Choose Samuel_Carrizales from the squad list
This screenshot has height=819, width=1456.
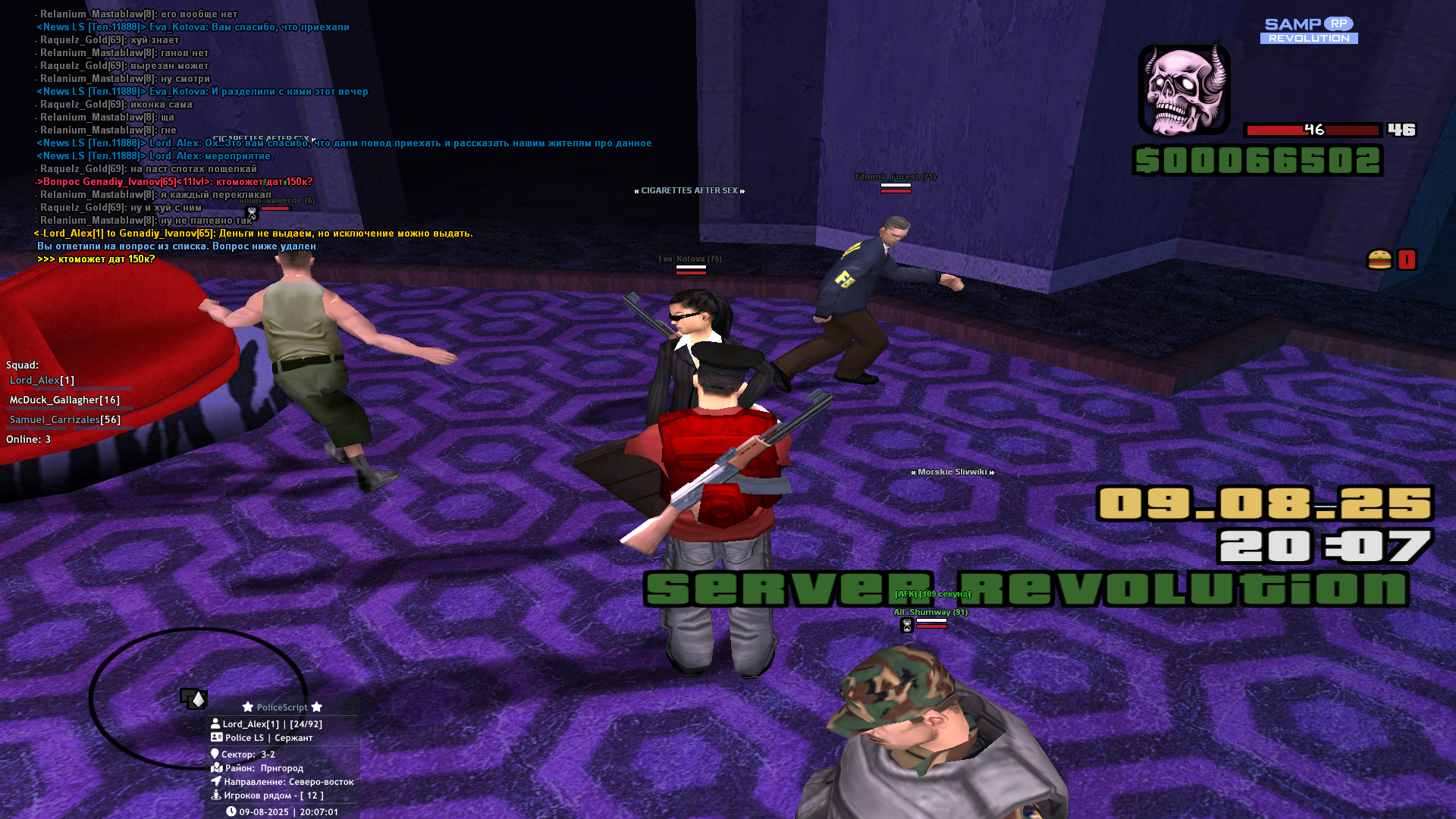(64, 419)
